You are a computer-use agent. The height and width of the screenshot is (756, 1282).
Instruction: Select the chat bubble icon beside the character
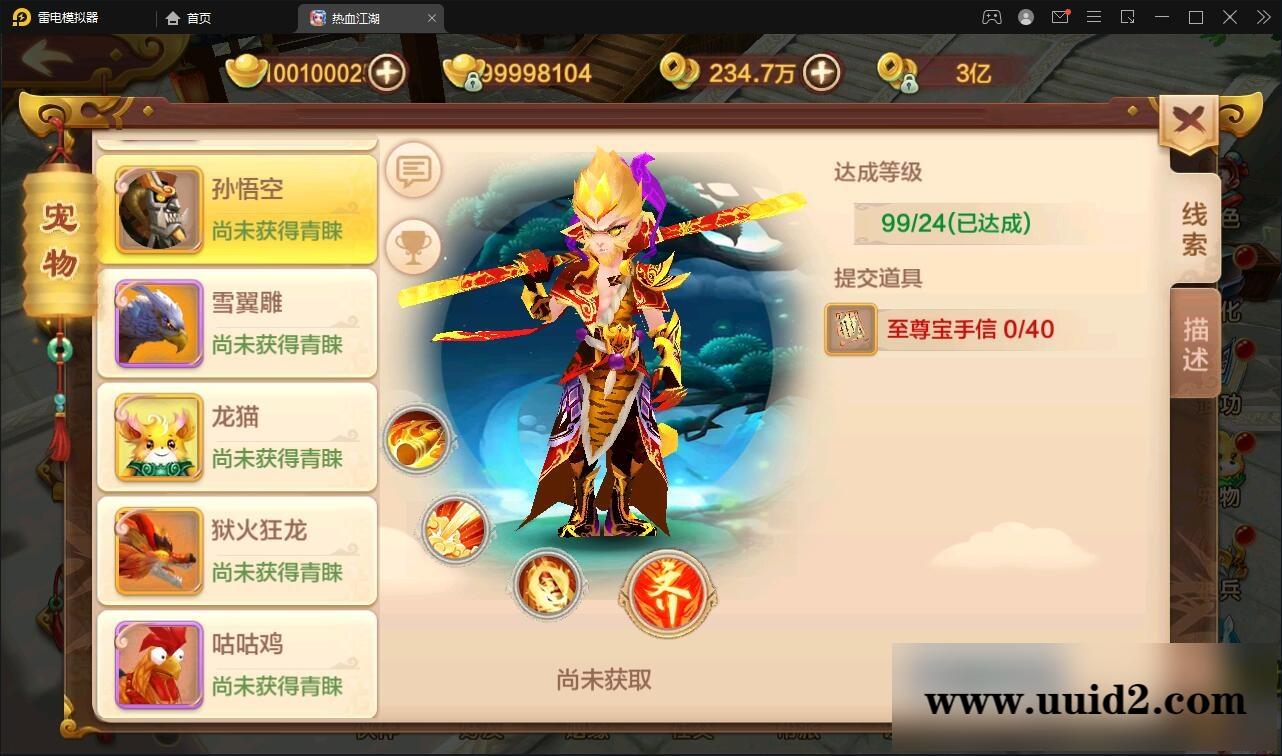point(413,170)
